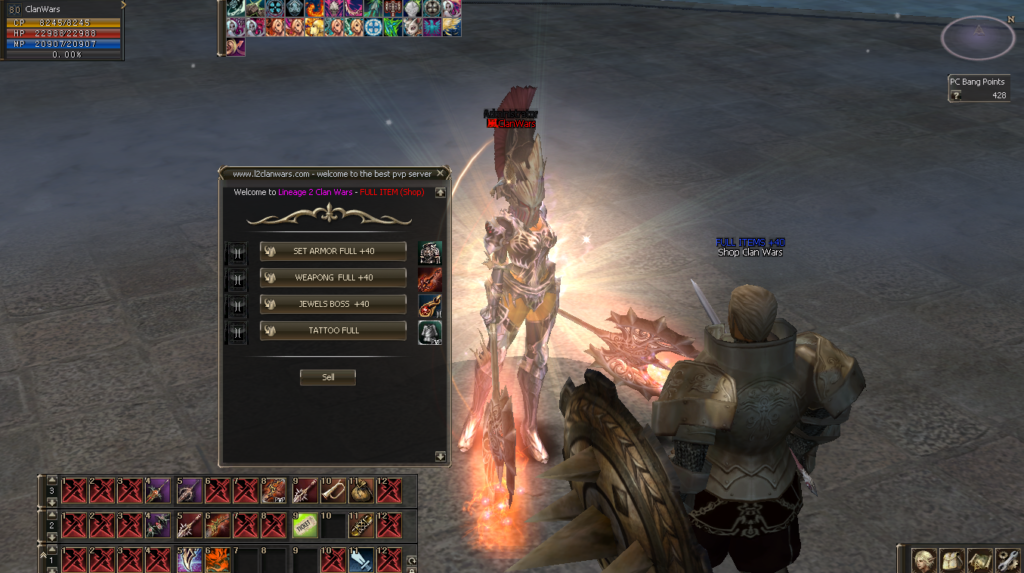
Task: Click the radar minimap
Action: coord(978,38)
